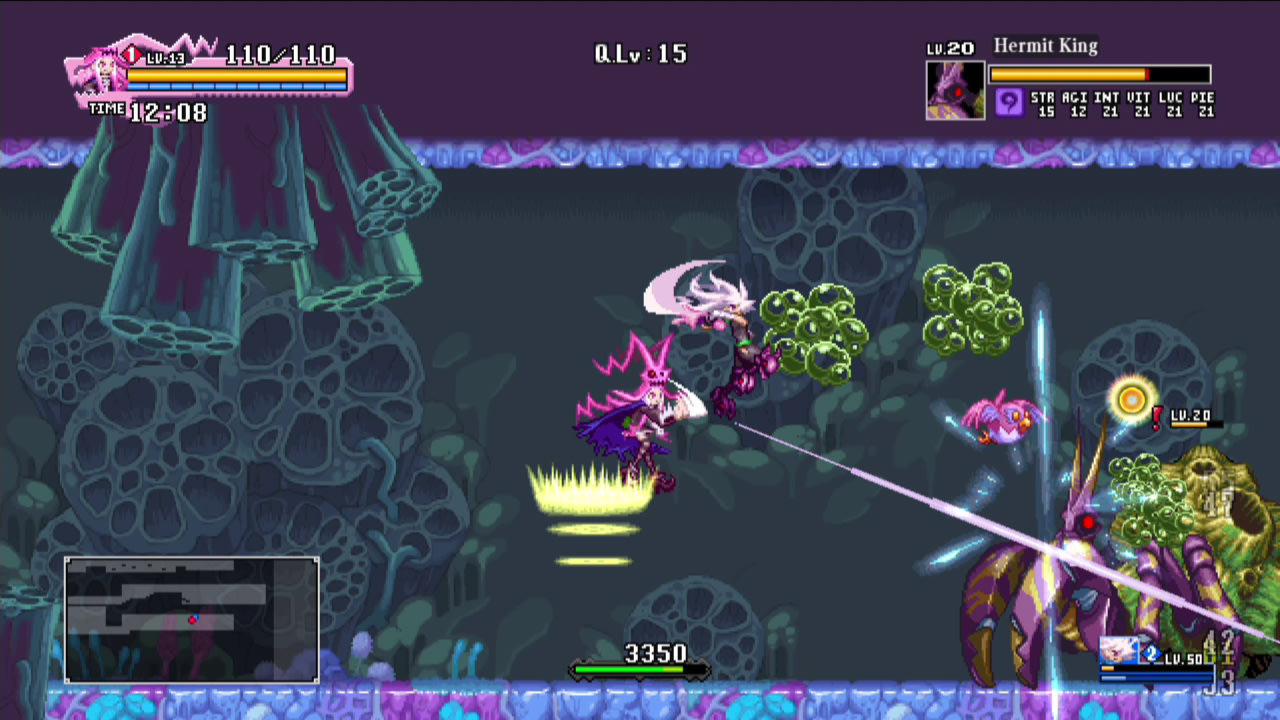
Task: Click the Hermit King boss portrait
Action: 955,90
